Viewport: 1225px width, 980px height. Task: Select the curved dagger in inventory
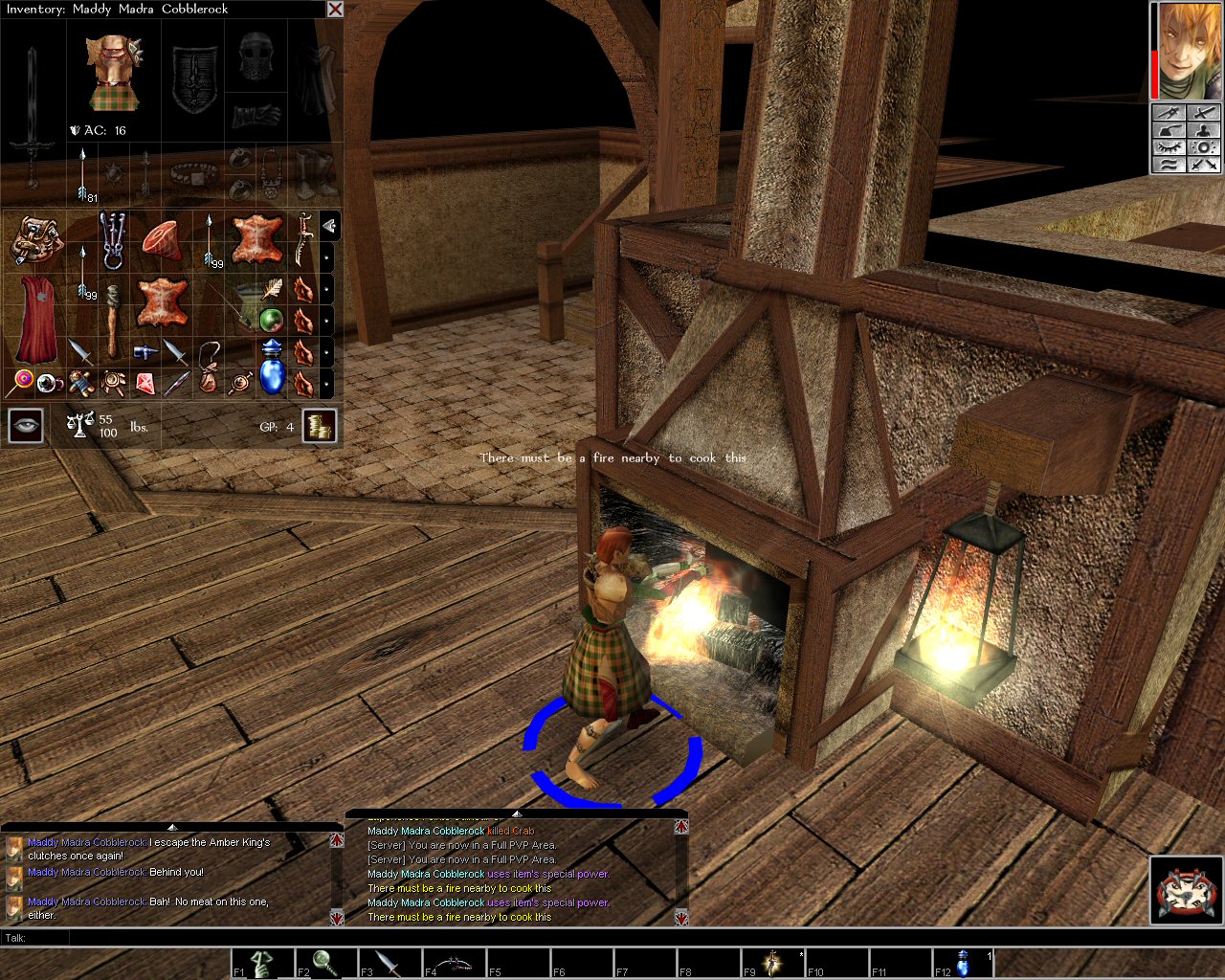click(x=304, y=239)
